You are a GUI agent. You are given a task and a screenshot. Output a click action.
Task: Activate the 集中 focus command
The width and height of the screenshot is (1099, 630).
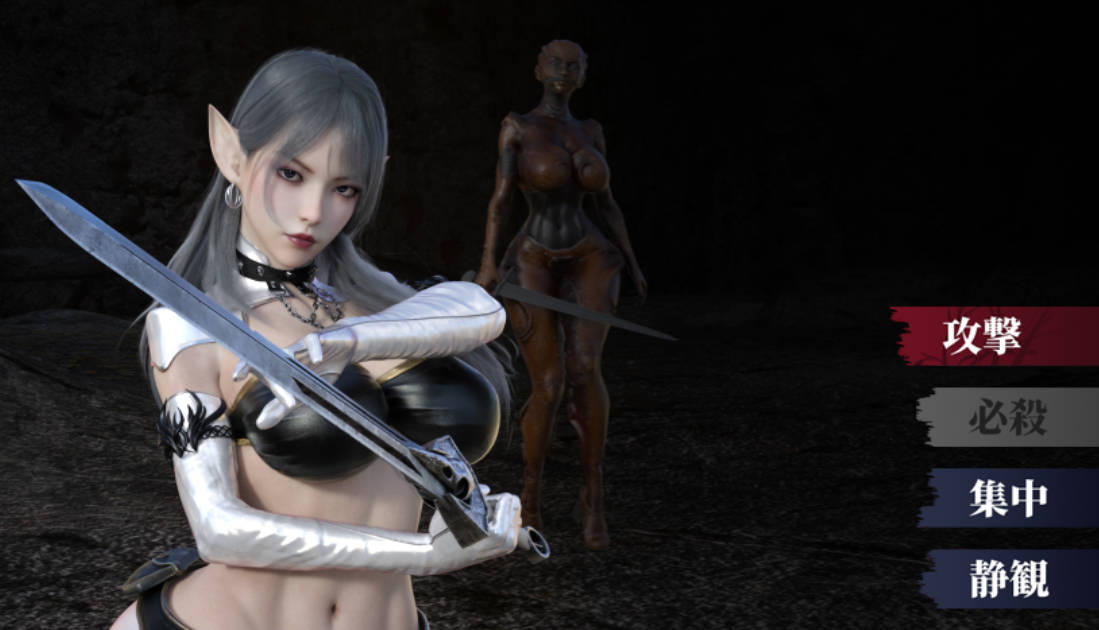point(1007,498)
